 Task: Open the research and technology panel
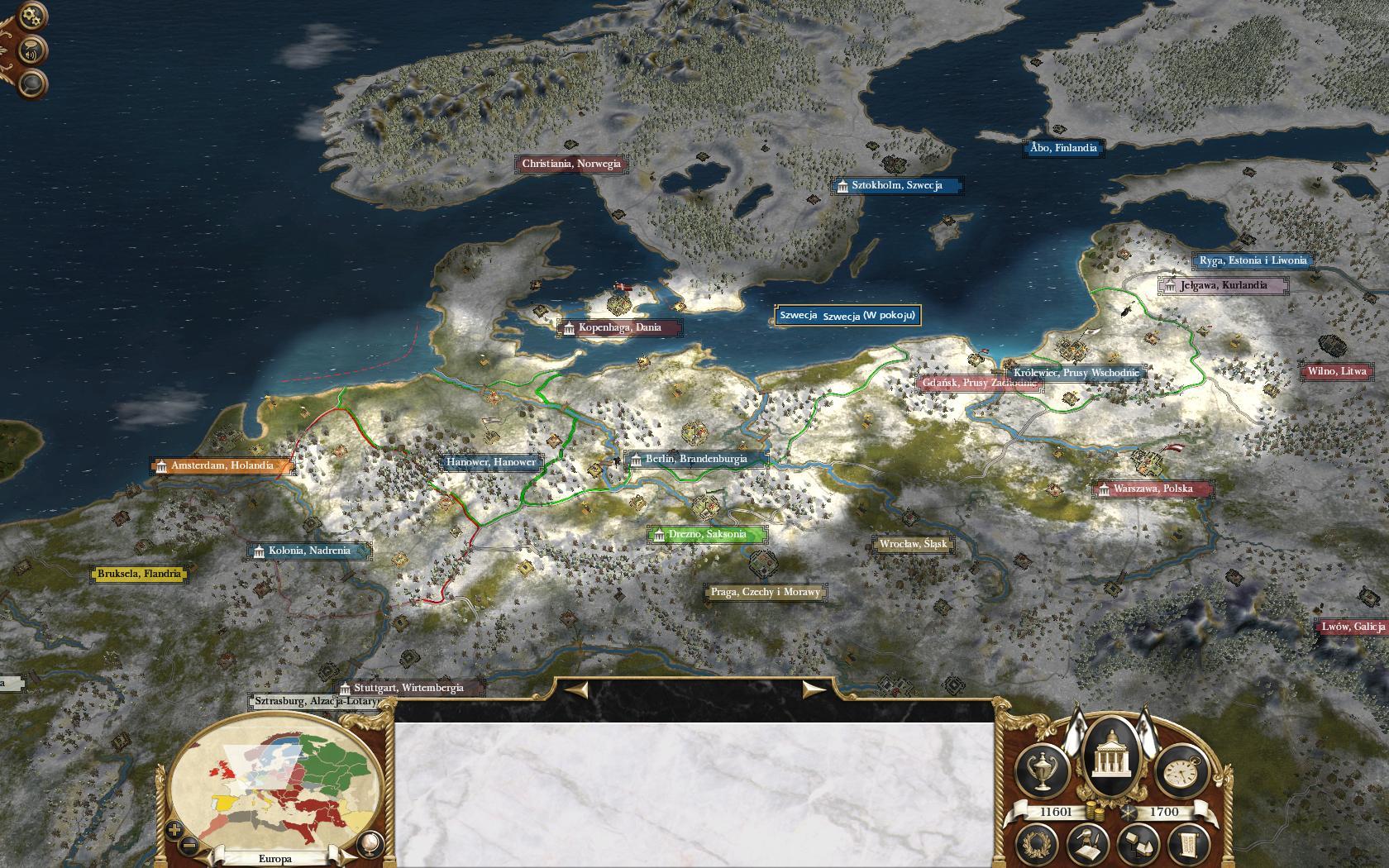[x=1087, y=843]
